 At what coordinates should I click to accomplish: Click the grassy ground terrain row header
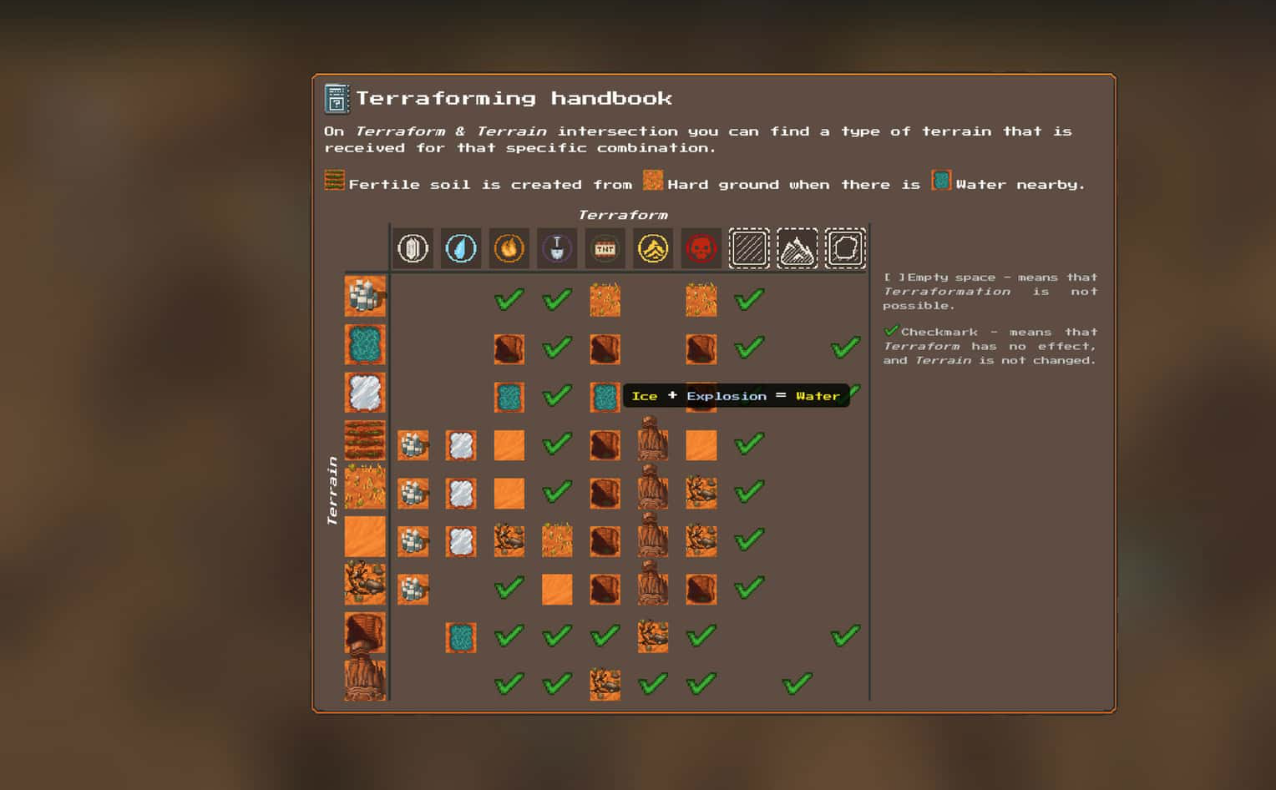365,489
